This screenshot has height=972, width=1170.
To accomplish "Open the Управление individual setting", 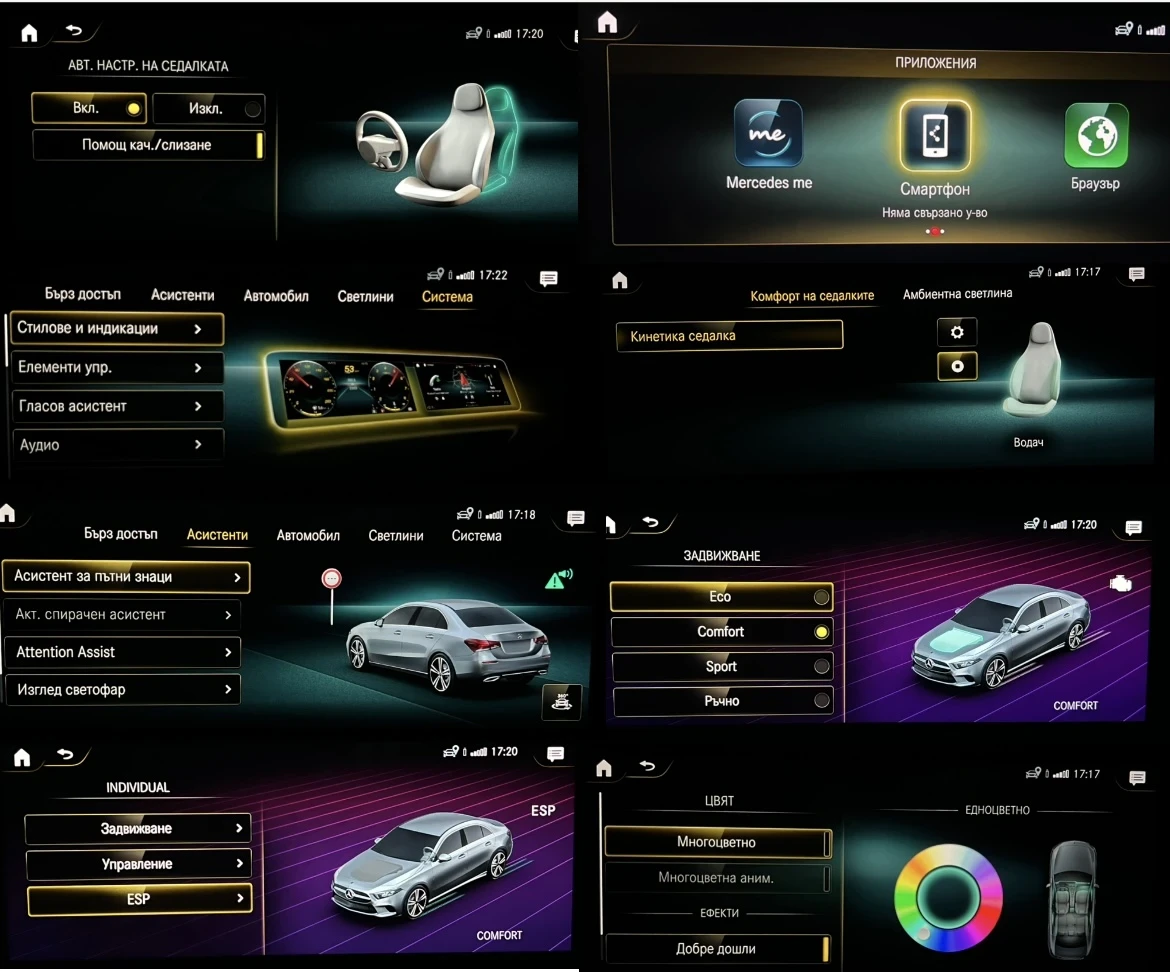I will (x=138, y=864).
